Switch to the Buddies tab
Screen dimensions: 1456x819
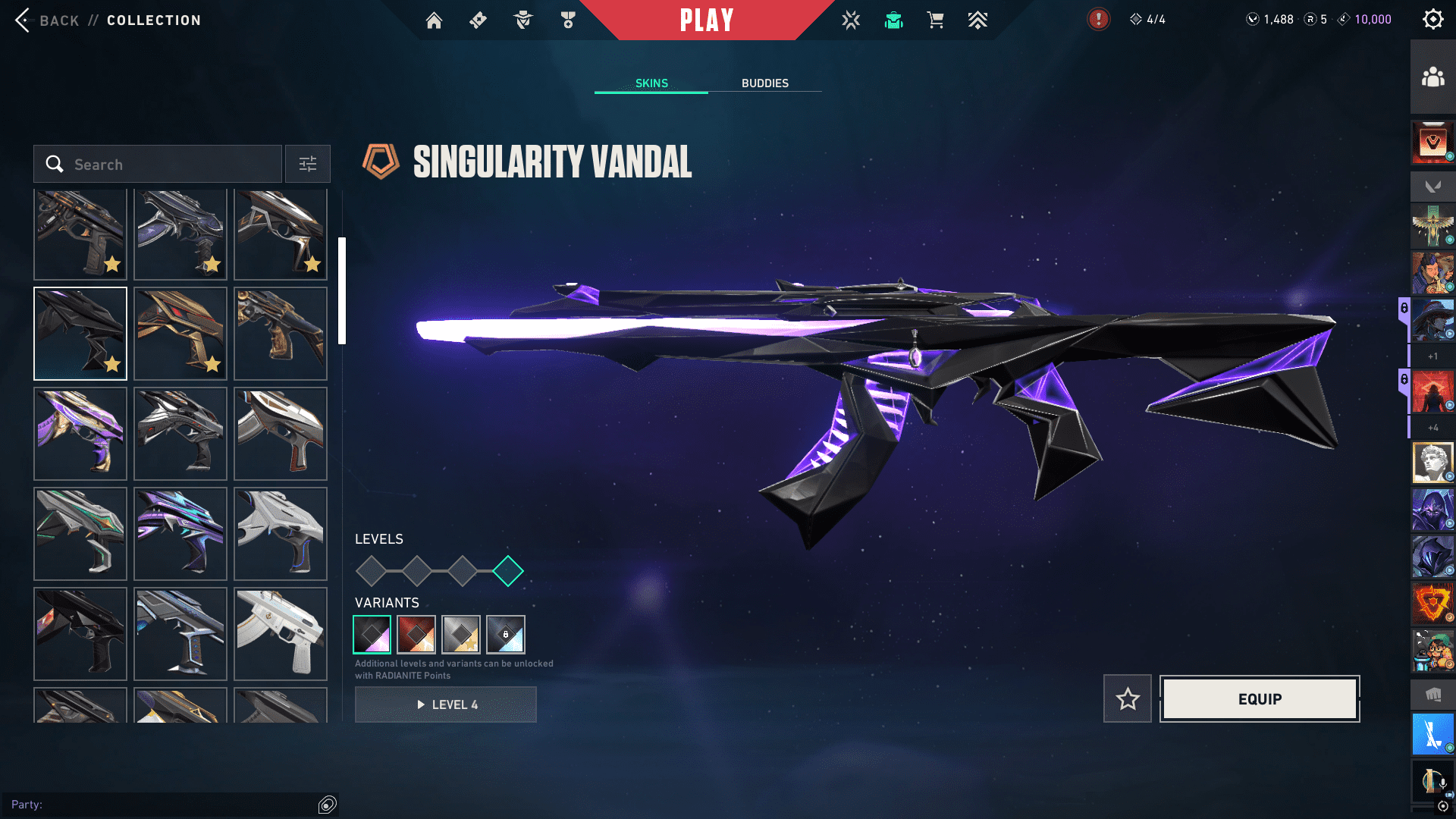(764, 83)
